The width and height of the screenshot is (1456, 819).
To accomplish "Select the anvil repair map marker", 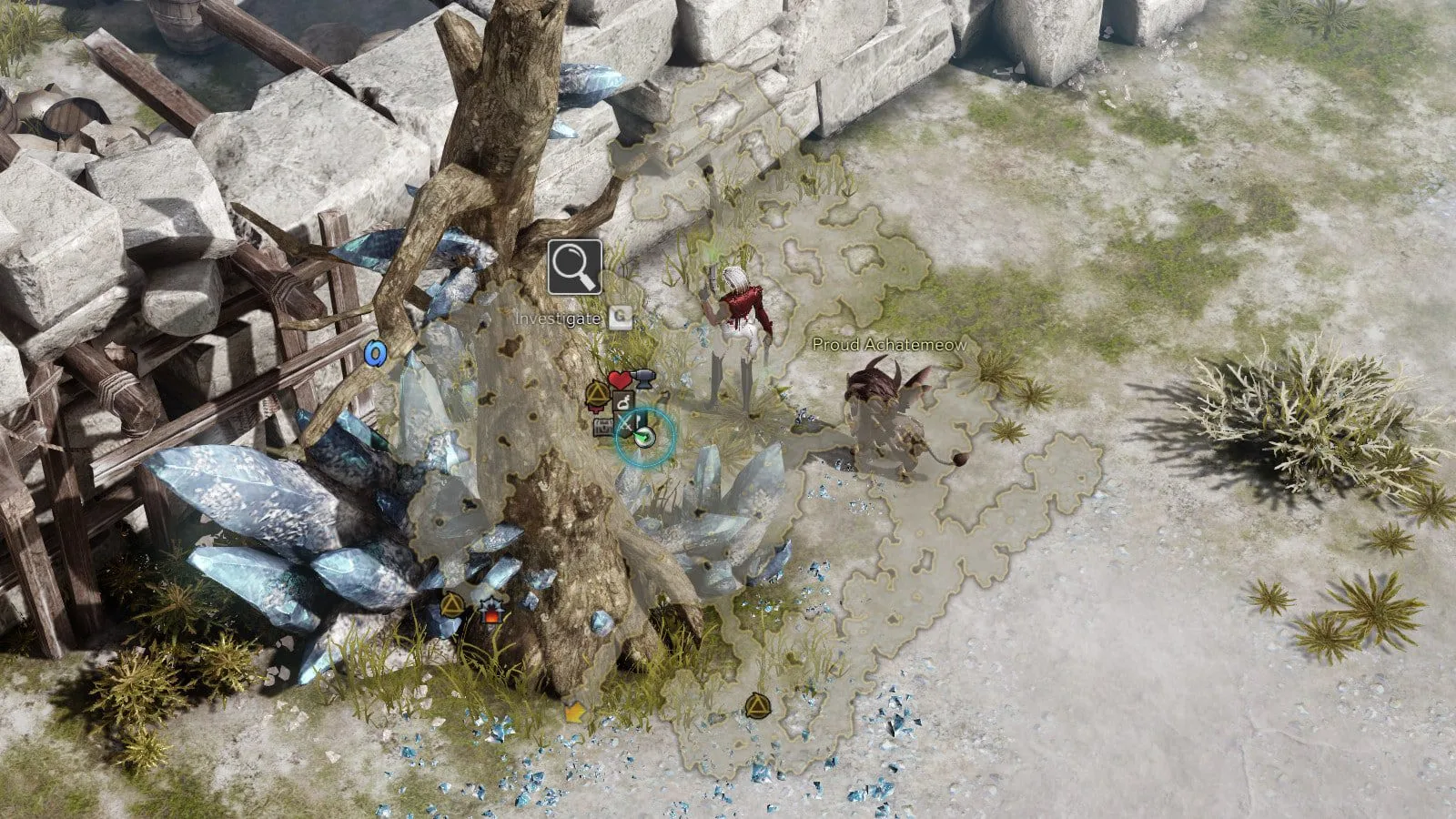I will 643,377.
